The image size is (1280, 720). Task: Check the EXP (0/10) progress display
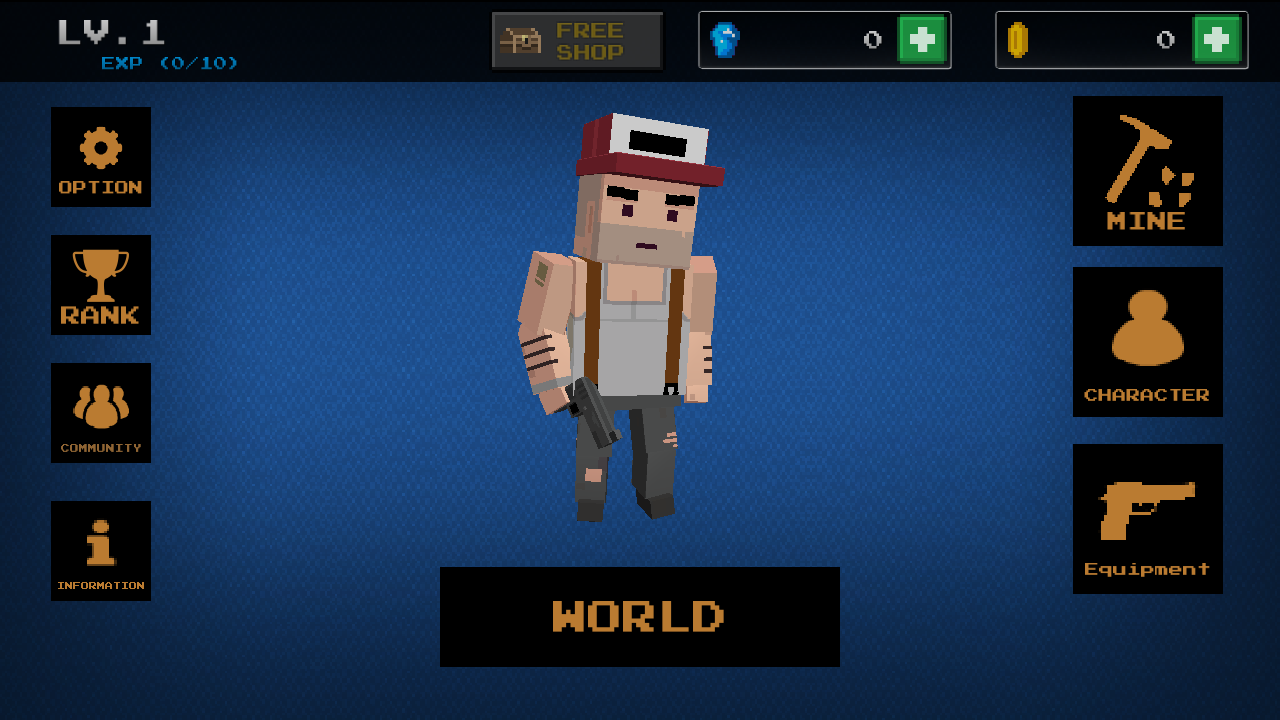[x=170, y=62]
